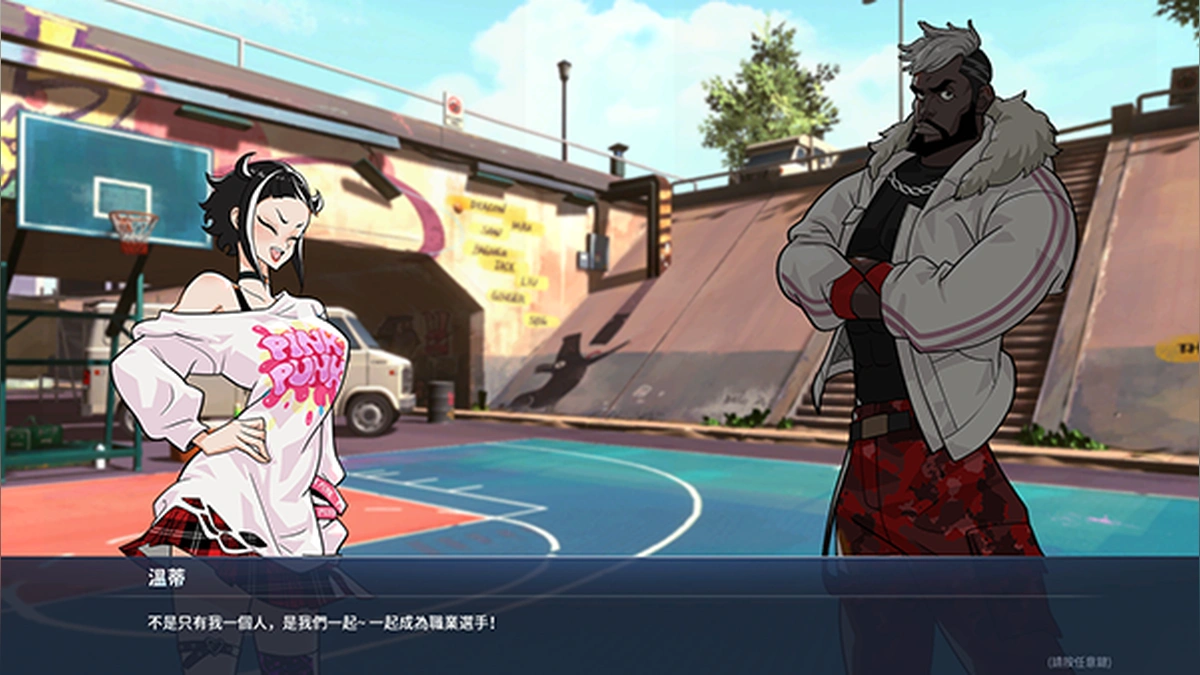Viewport: 1200px width, 675px height.
Task: Advance the dialogue by clicking the dialogue box
Action: click(600, 620)
